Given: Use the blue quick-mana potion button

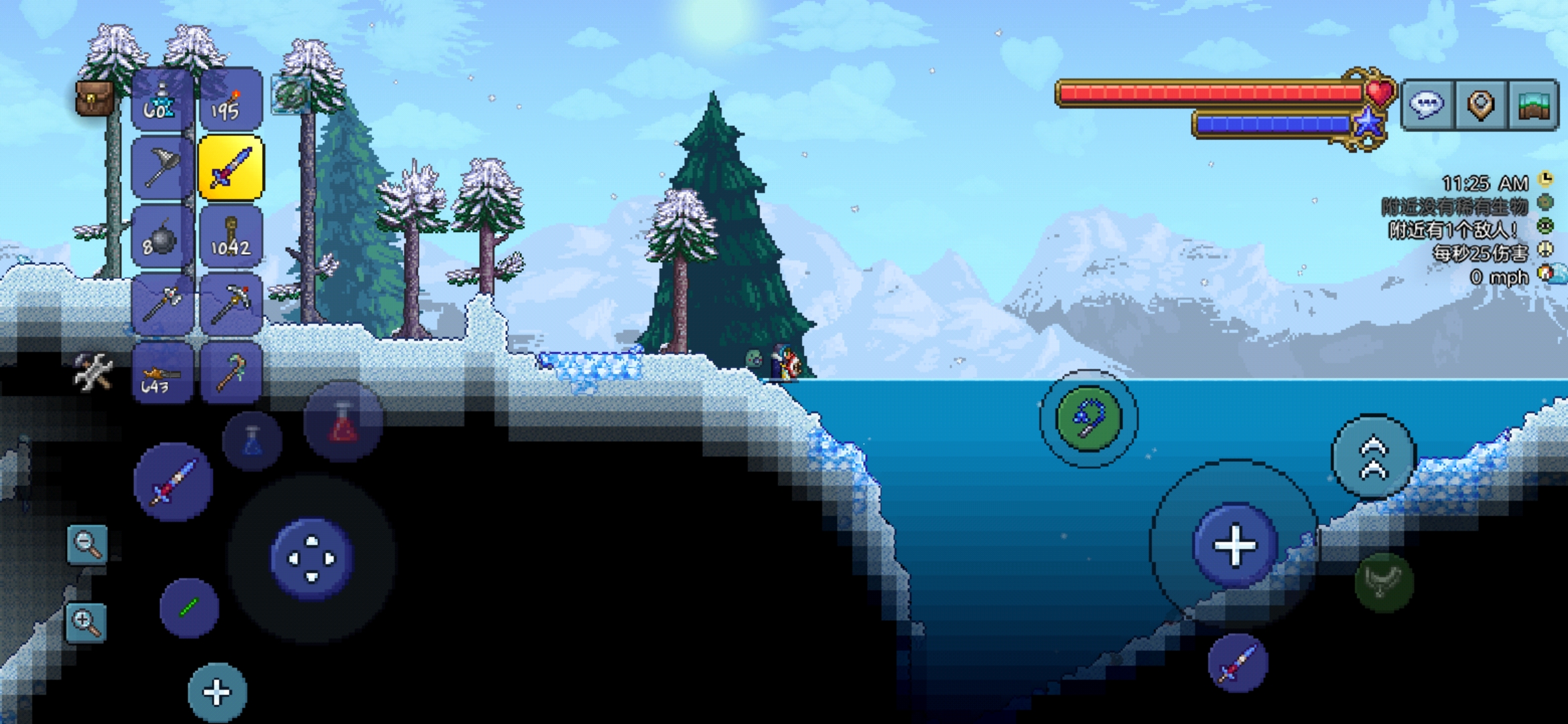Looking at the screenshot, I should coord(252,441).
